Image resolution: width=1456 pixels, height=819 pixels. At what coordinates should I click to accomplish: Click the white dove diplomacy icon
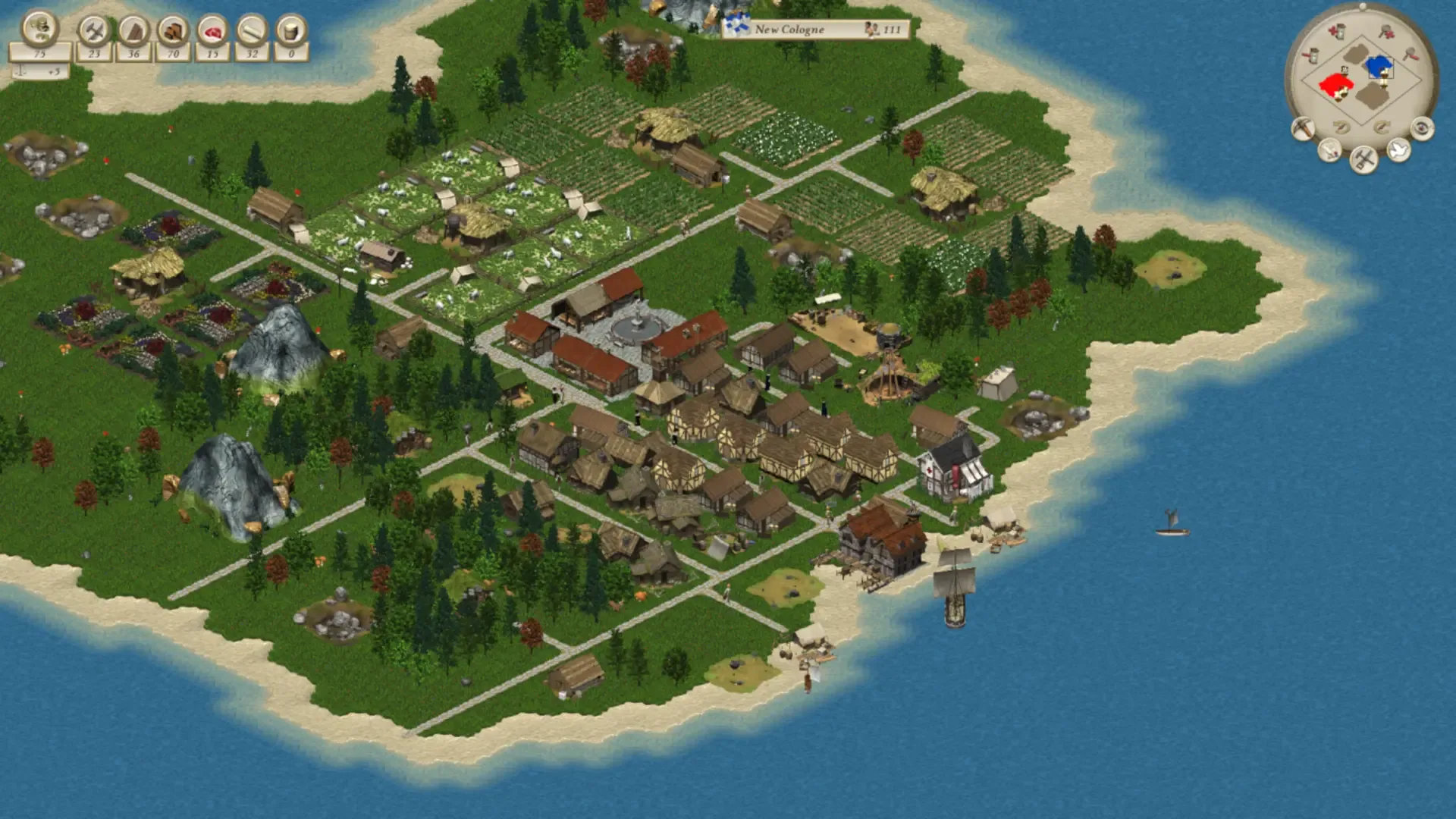pos(1398,150)
